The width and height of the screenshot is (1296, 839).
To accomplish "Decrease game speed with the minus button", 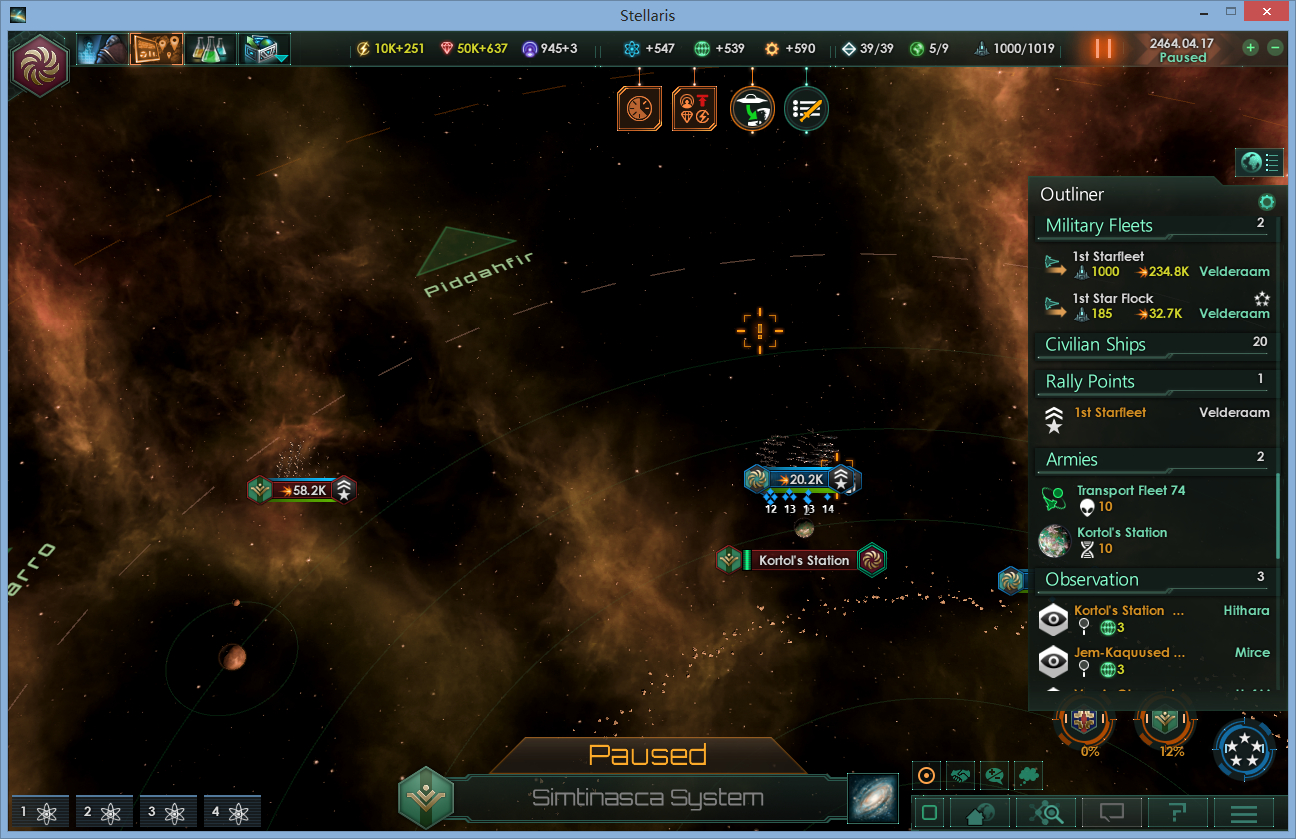I will click(x=1274, y=47).
